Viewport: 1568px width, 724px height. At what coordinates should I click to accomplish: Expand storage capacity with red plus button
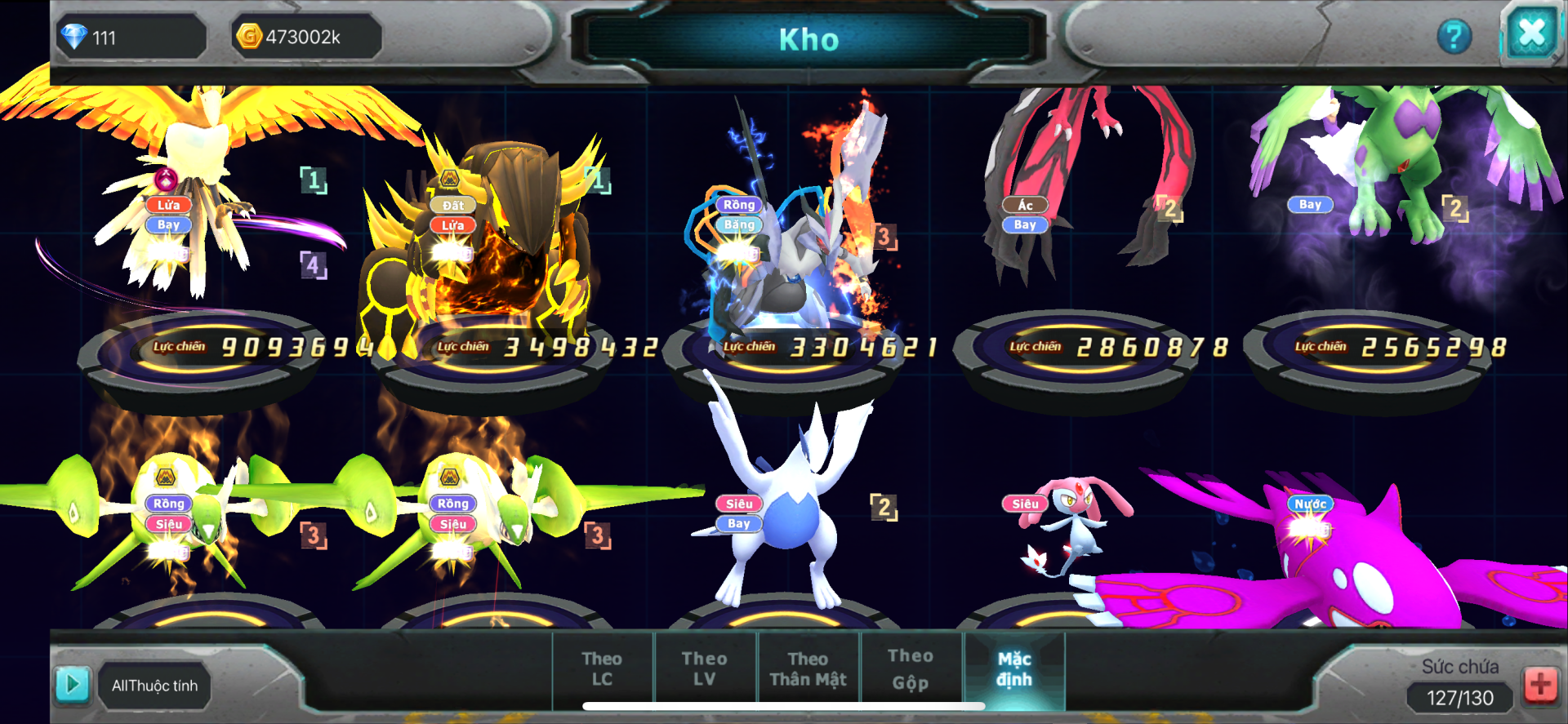click(x=1540, y=684)
